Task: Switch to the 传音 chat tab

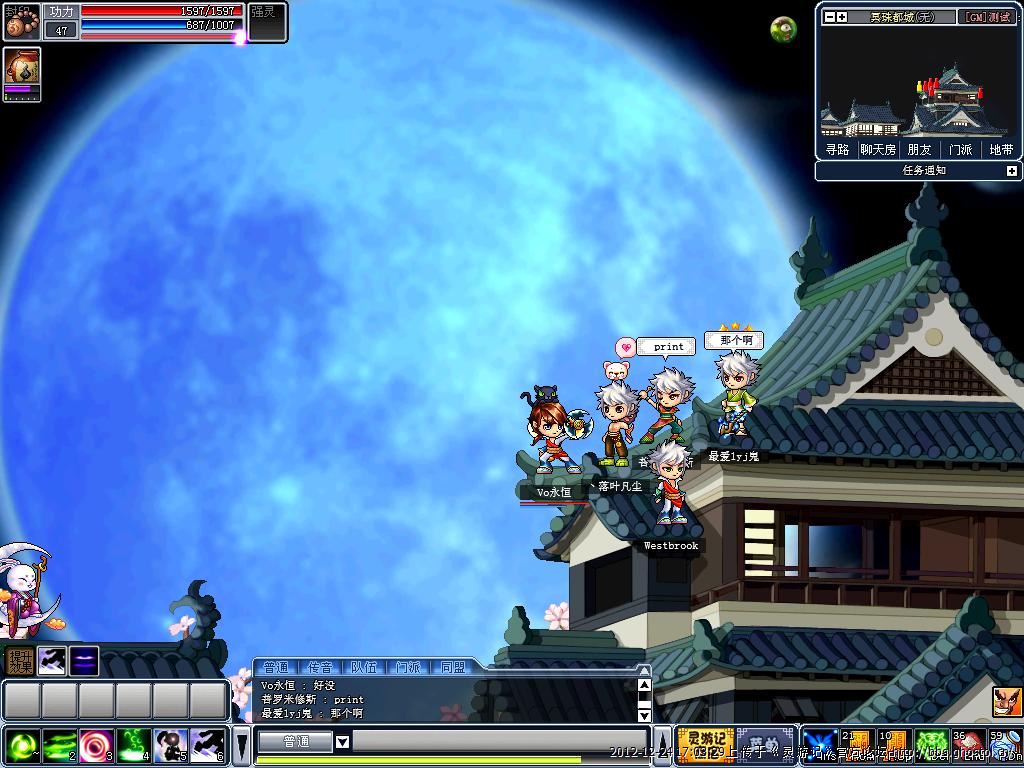Action: point(320,667)
